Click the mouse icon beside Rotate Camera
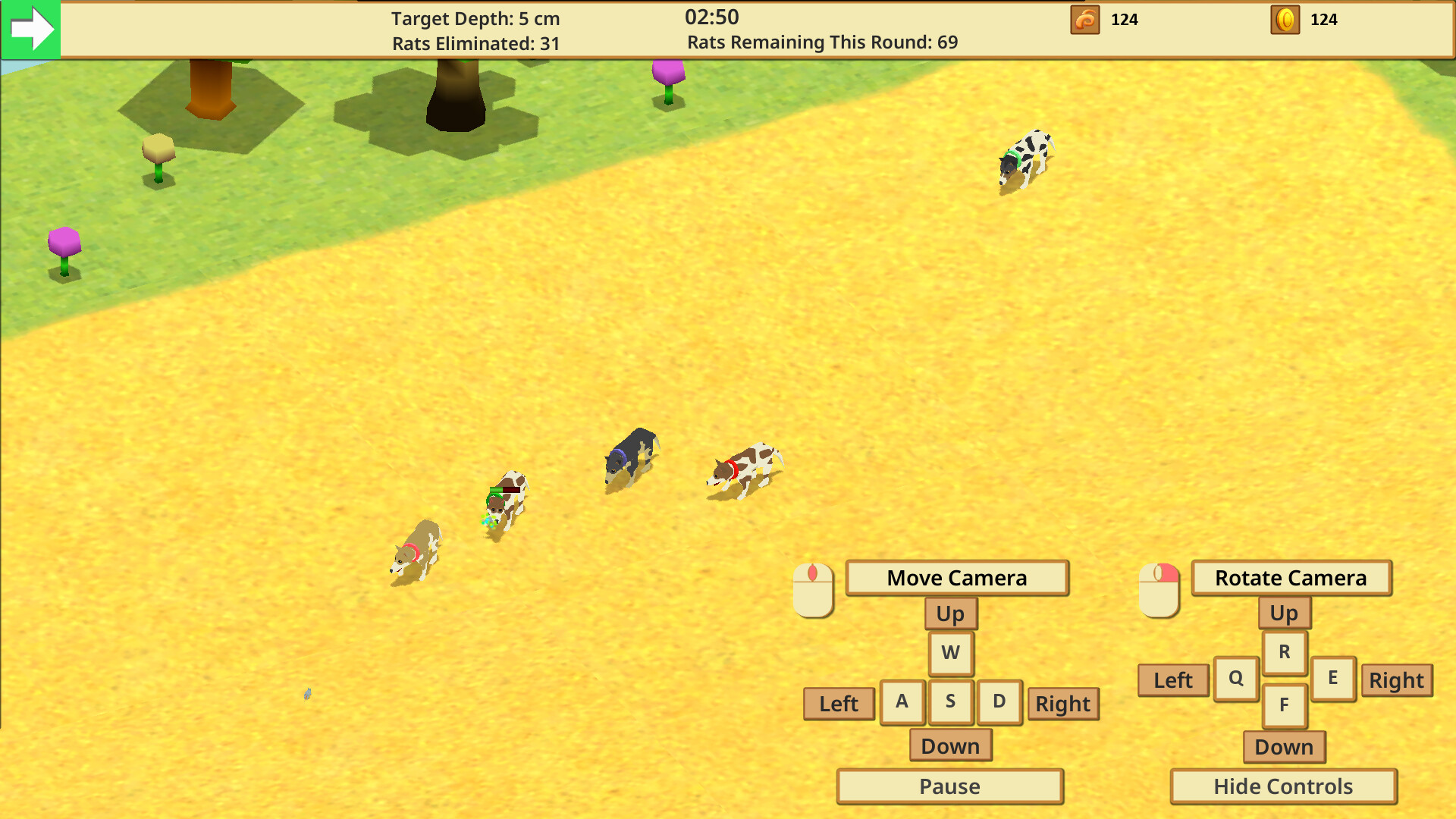This screenshot has width=1456, height=819. coord(1159,588)
